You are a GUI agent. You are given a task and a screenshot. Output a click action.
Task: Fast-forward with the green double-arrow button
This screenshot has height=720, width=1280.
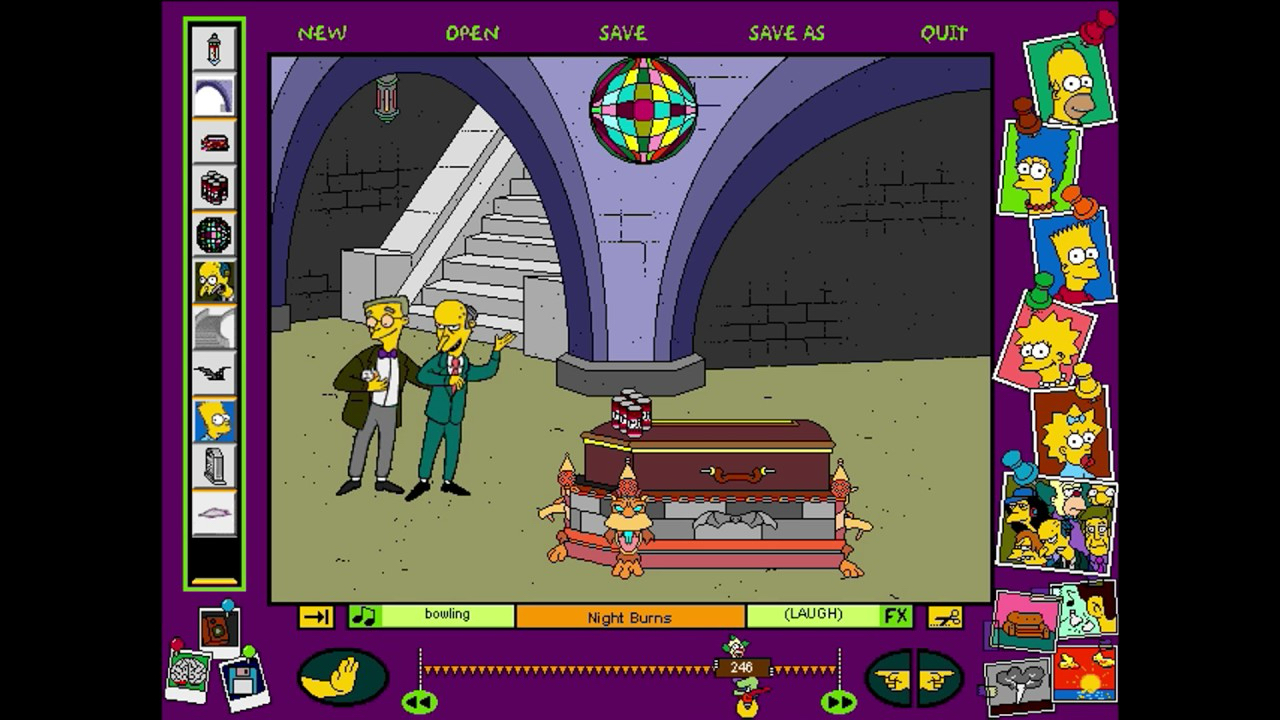tap(838, 703)
